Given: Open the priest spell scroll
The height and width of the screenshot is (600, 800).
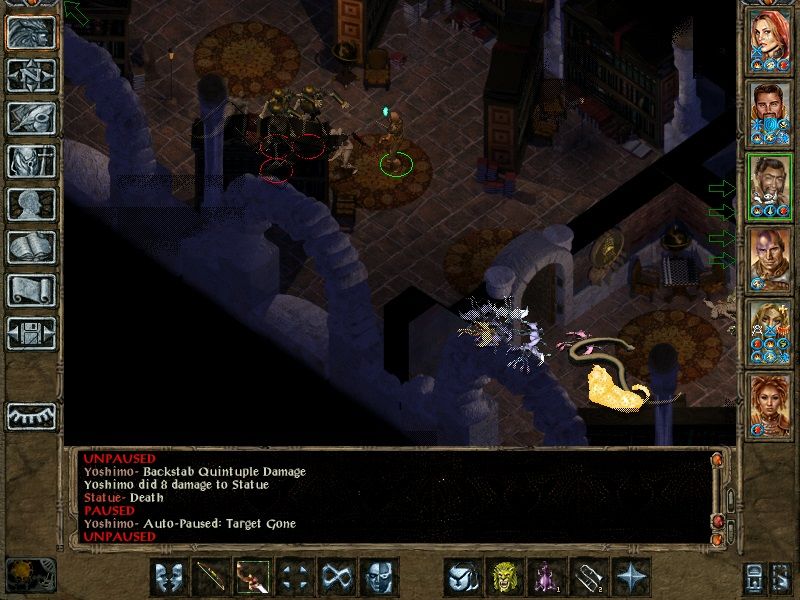Looking at the screenshot, I should click(x=31, y=290).
